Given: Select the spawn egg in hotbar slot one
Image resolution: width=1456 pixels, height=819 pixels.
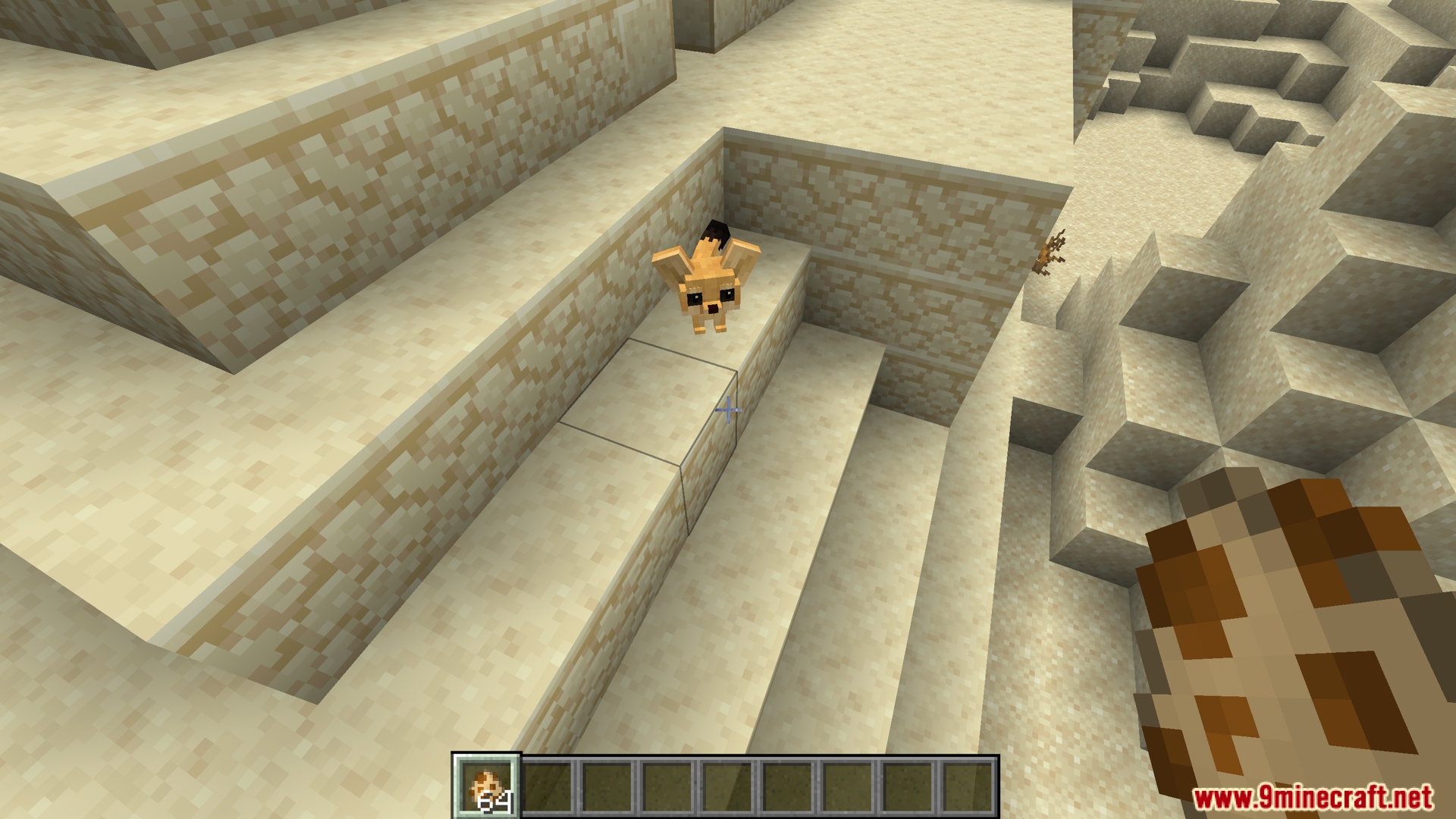Looking at the screenshot, I should pyautogui.click(x=486, y=786).
